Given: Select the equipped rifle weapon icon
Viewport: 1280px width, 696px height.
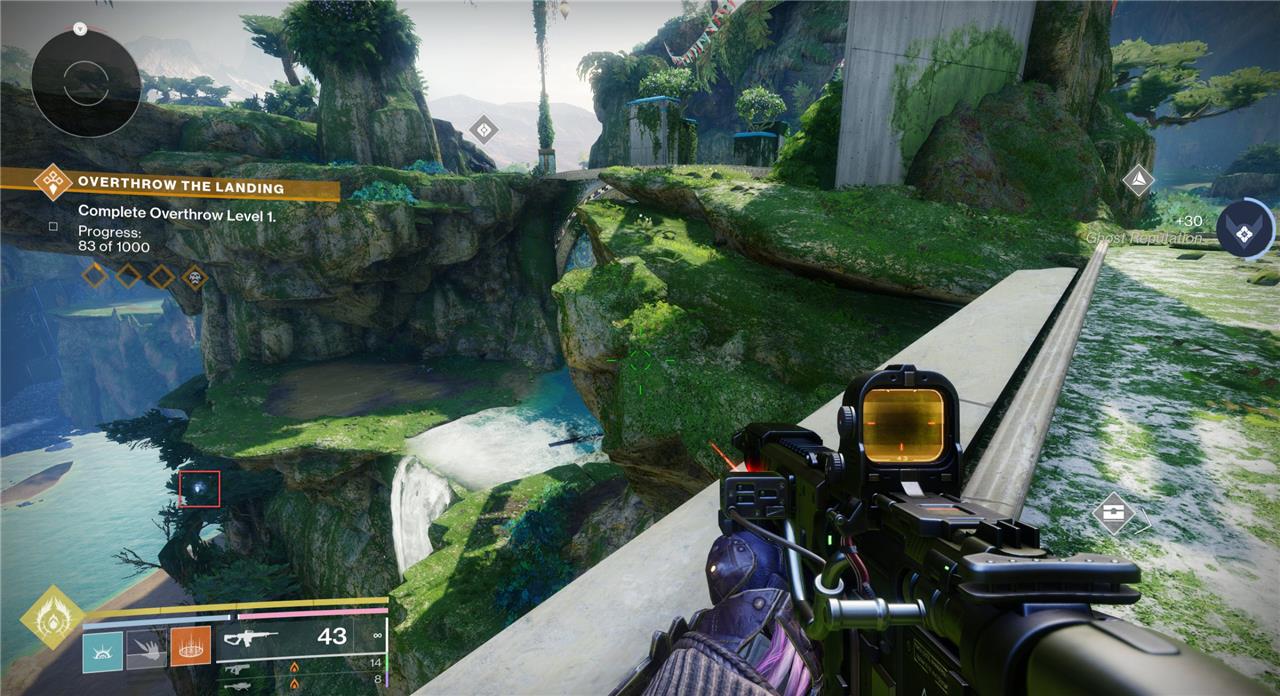Looking at the screenshot, I should (252, 637).
